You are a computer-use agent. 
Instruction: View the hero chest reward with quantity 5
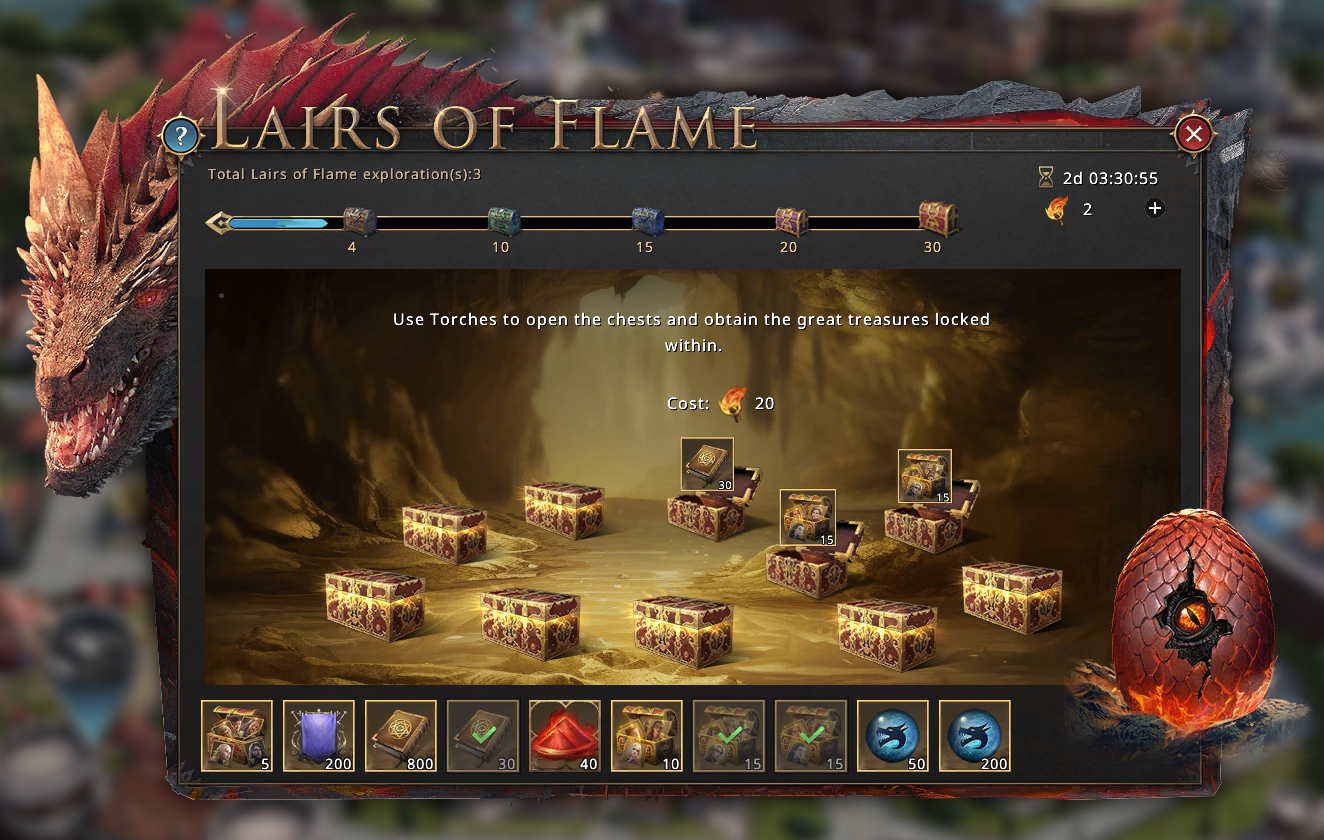pyautogui.click(x=237, y=736)
